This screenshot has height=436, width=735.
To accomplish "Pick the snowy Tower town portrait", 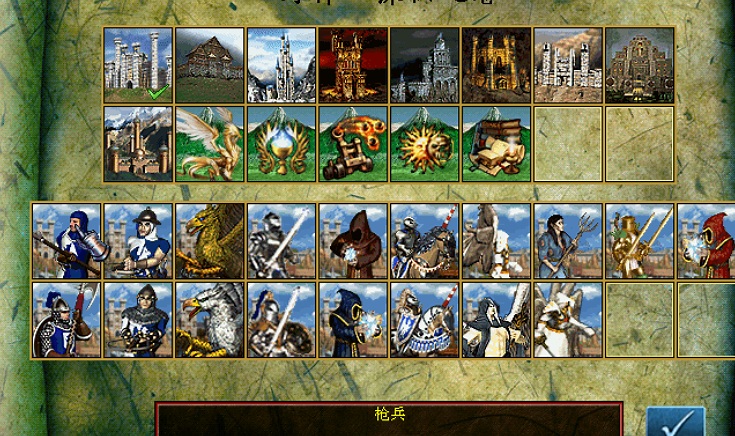I will point(282,65).
